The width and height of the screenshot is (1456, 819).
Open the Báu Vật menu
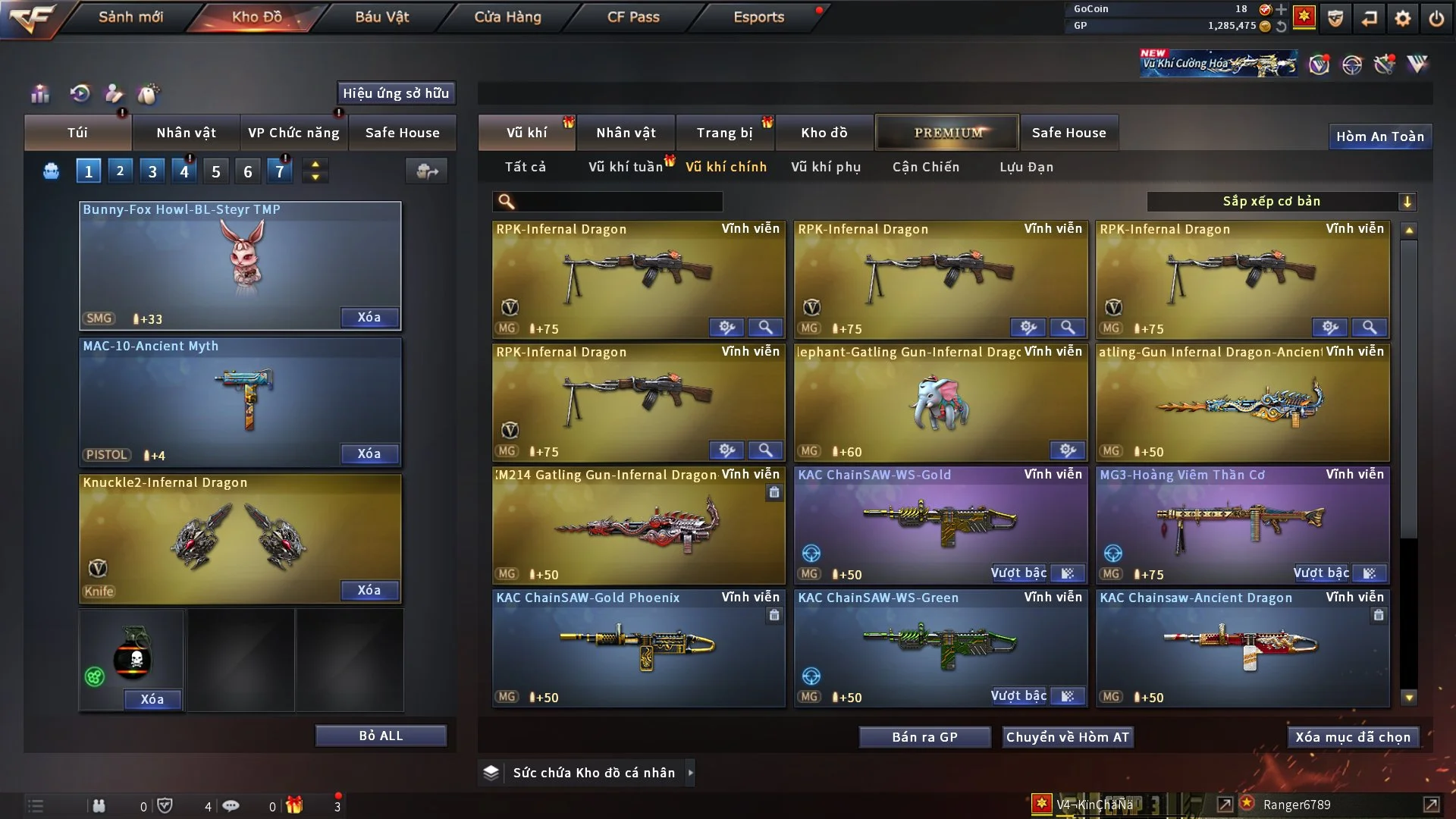coord(381,17)
